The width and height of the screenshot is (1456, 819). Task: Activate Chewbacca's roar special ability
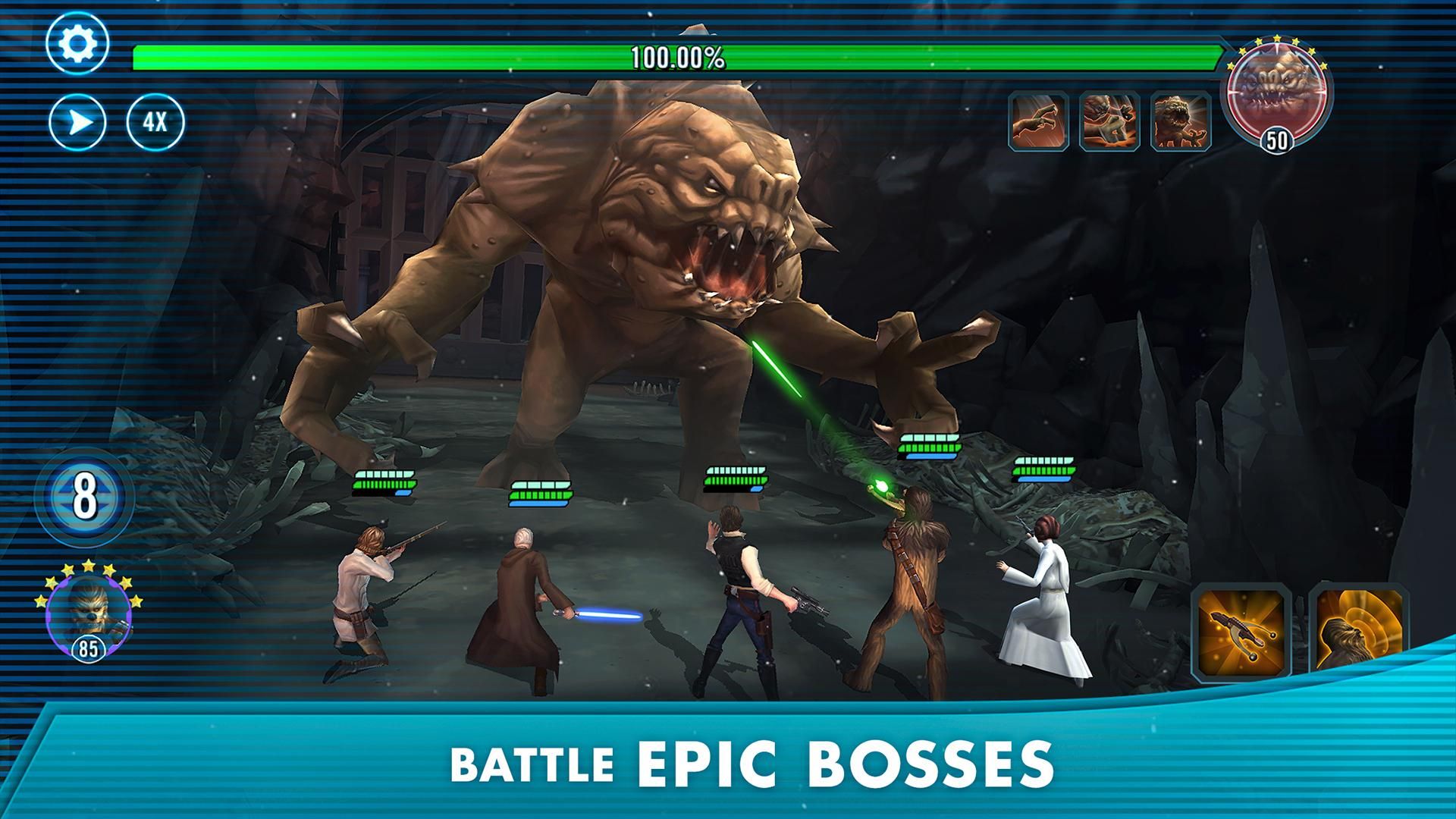point(1357,630)
